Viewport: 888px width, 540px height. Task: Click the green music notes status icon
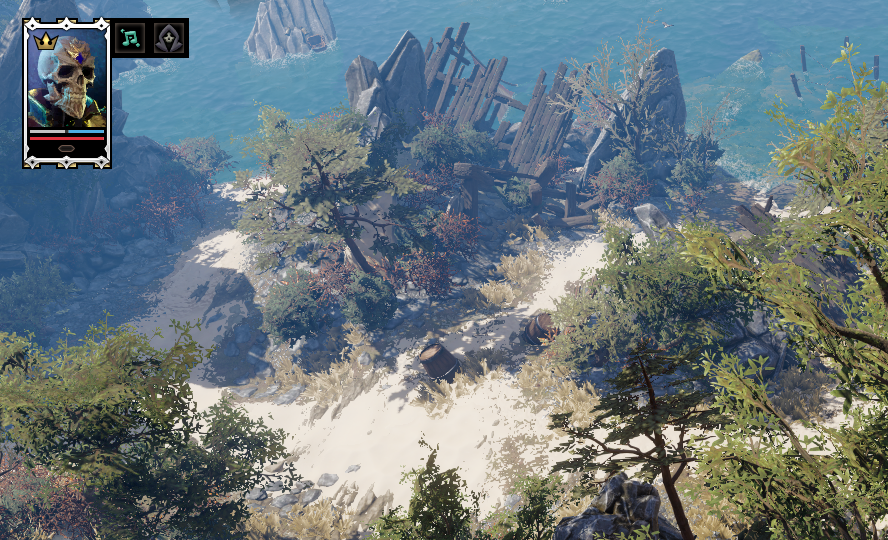coord(130,38)
